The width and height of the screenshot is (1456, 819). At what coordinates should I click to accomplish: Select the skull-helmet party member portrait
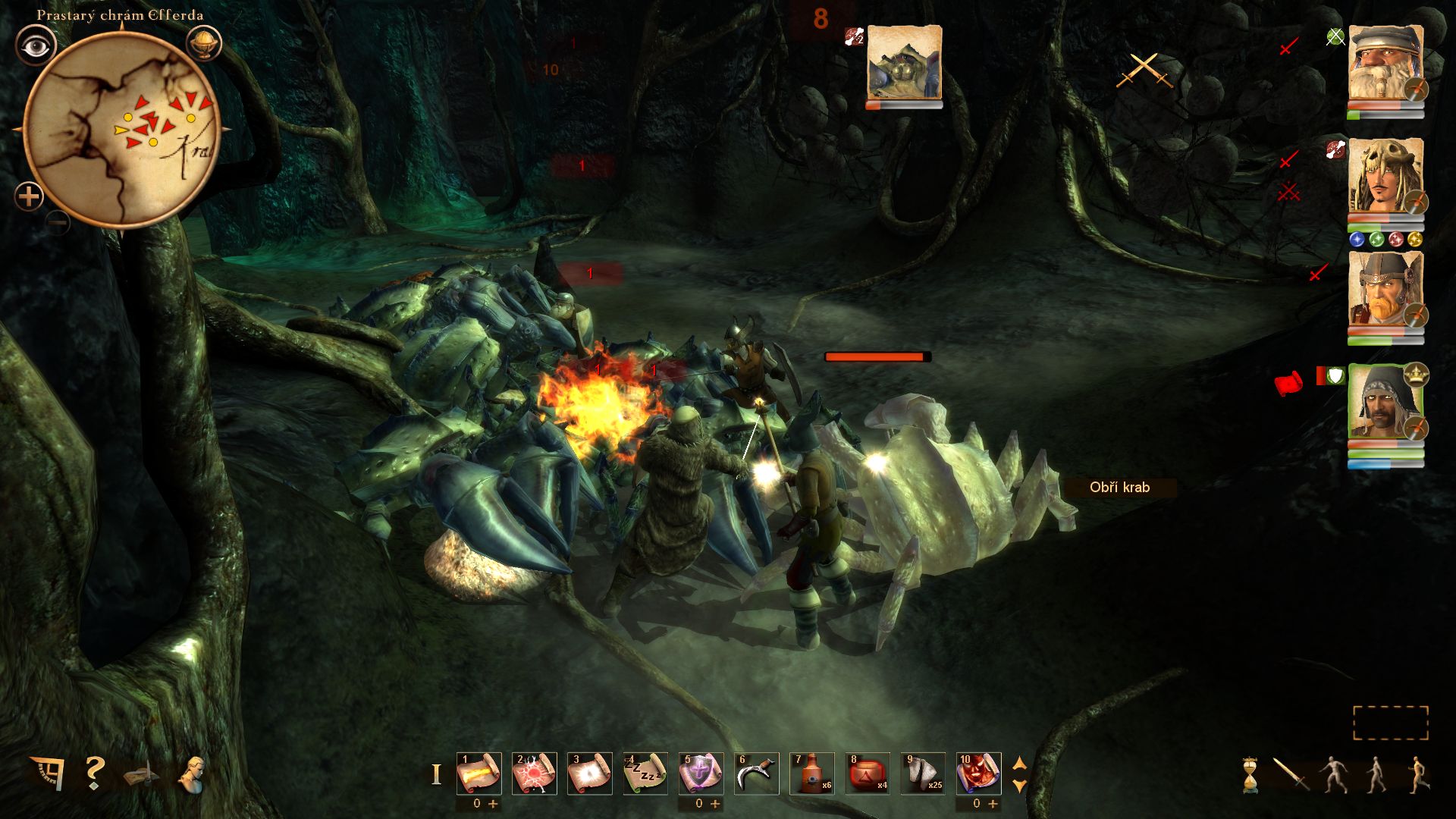click(1385, 176)
